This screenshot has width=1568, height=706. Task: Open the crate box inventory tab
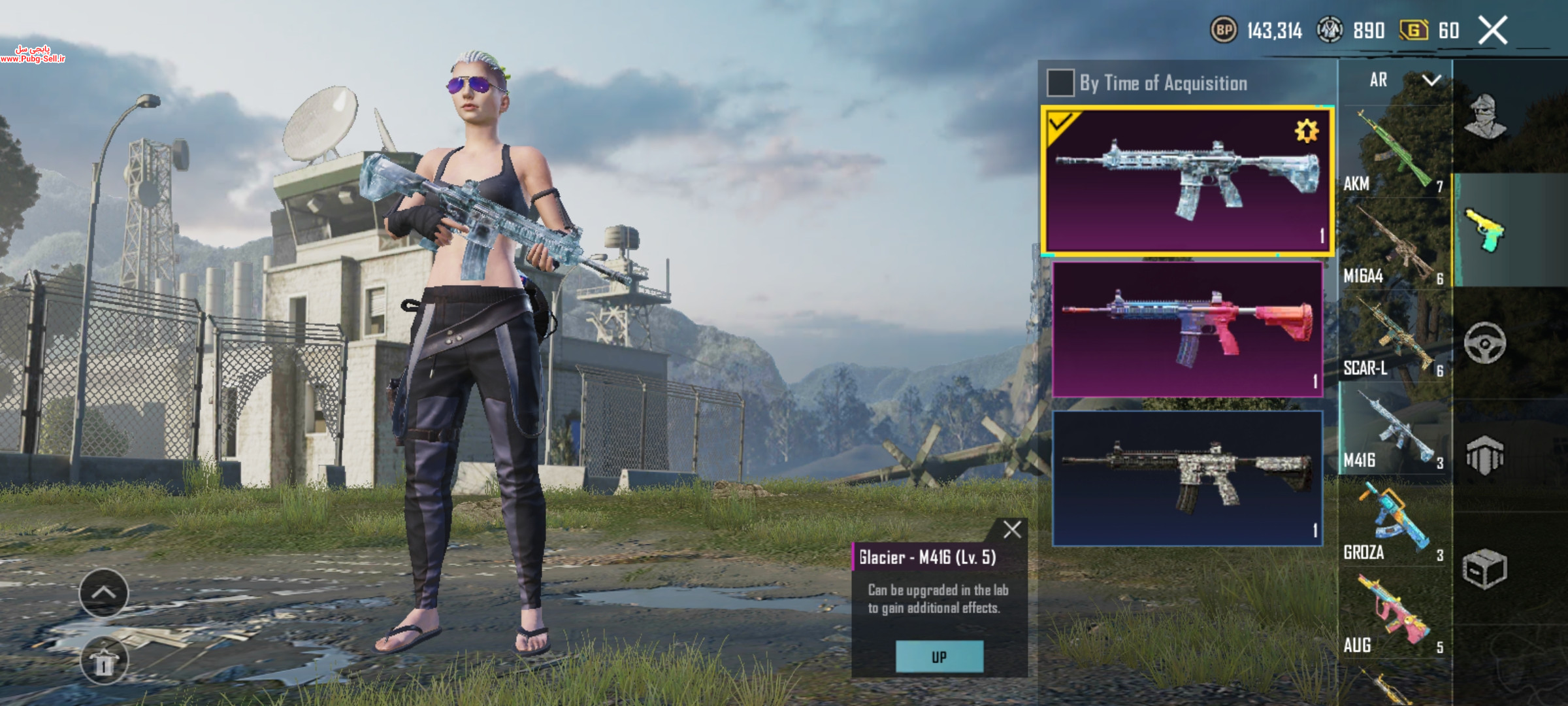1485,569
